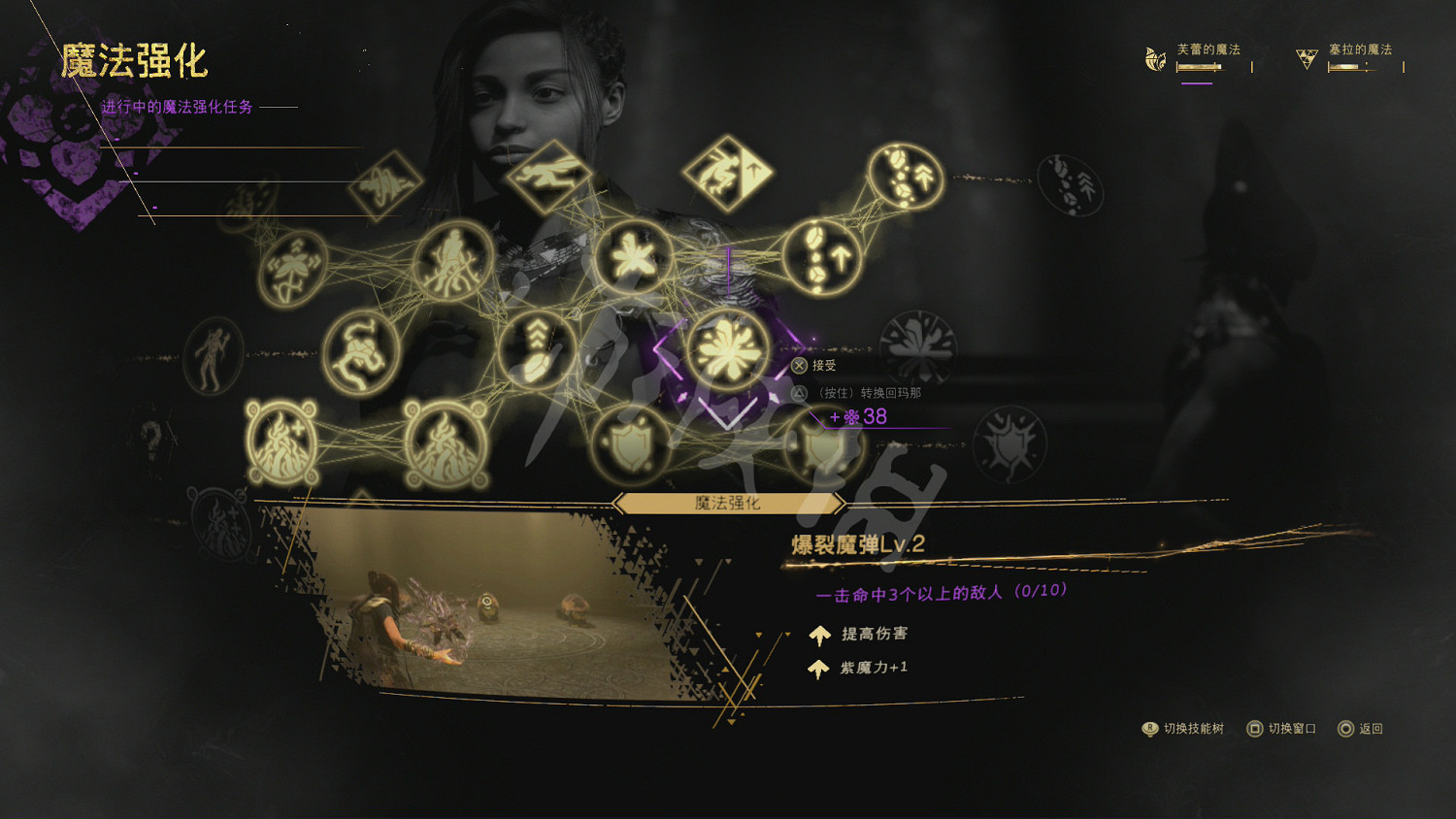Expand the 进行中的魔法强化任务 quest list
1456x819 pixels.
point(176,107)
